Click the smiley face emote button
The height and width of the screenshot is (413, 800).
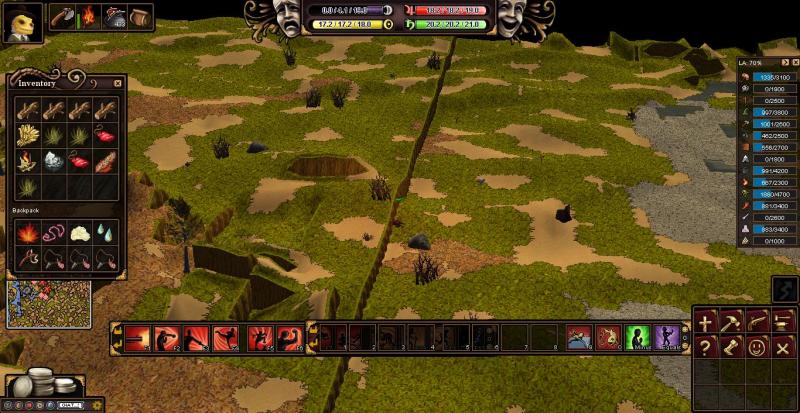coord(758,347)
